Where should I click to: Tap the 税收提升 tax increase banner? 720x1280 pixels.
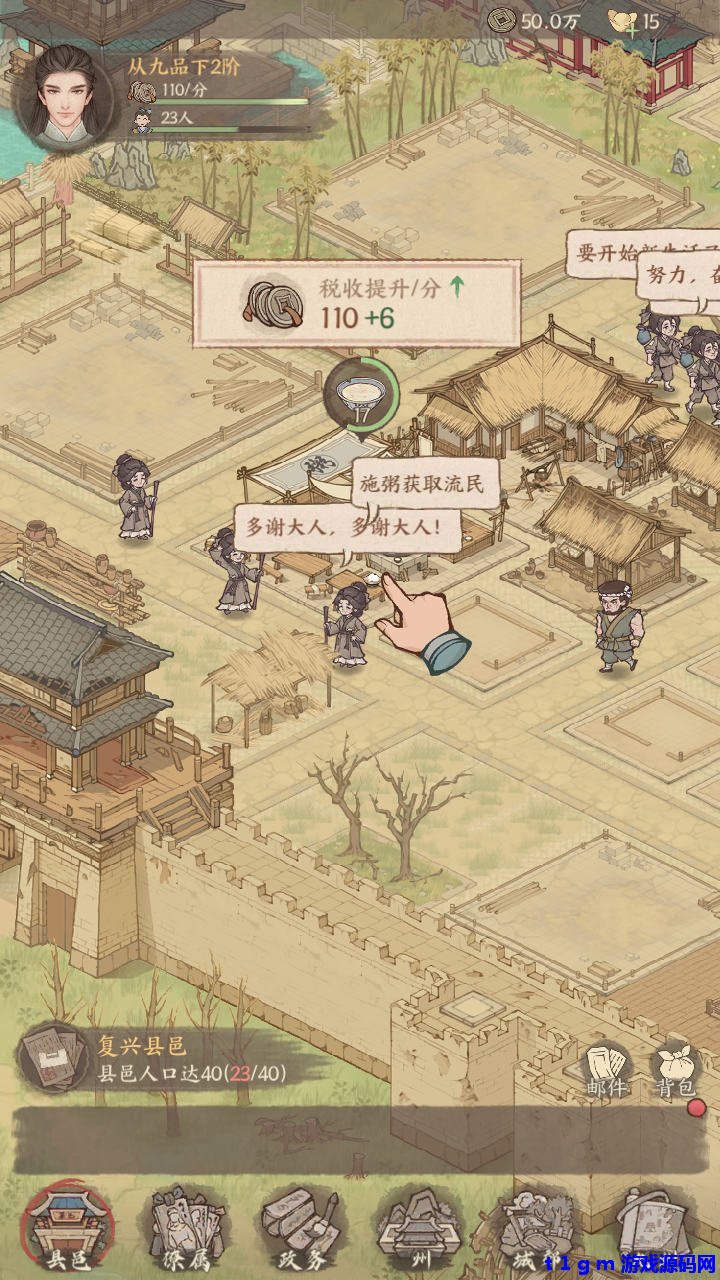click(x=357, y=303)
